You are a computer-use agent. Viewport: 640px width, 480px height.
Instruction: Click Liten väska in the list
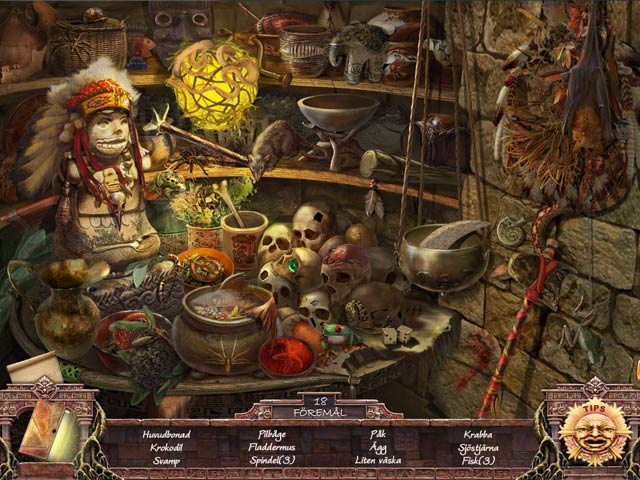(377, 460)
